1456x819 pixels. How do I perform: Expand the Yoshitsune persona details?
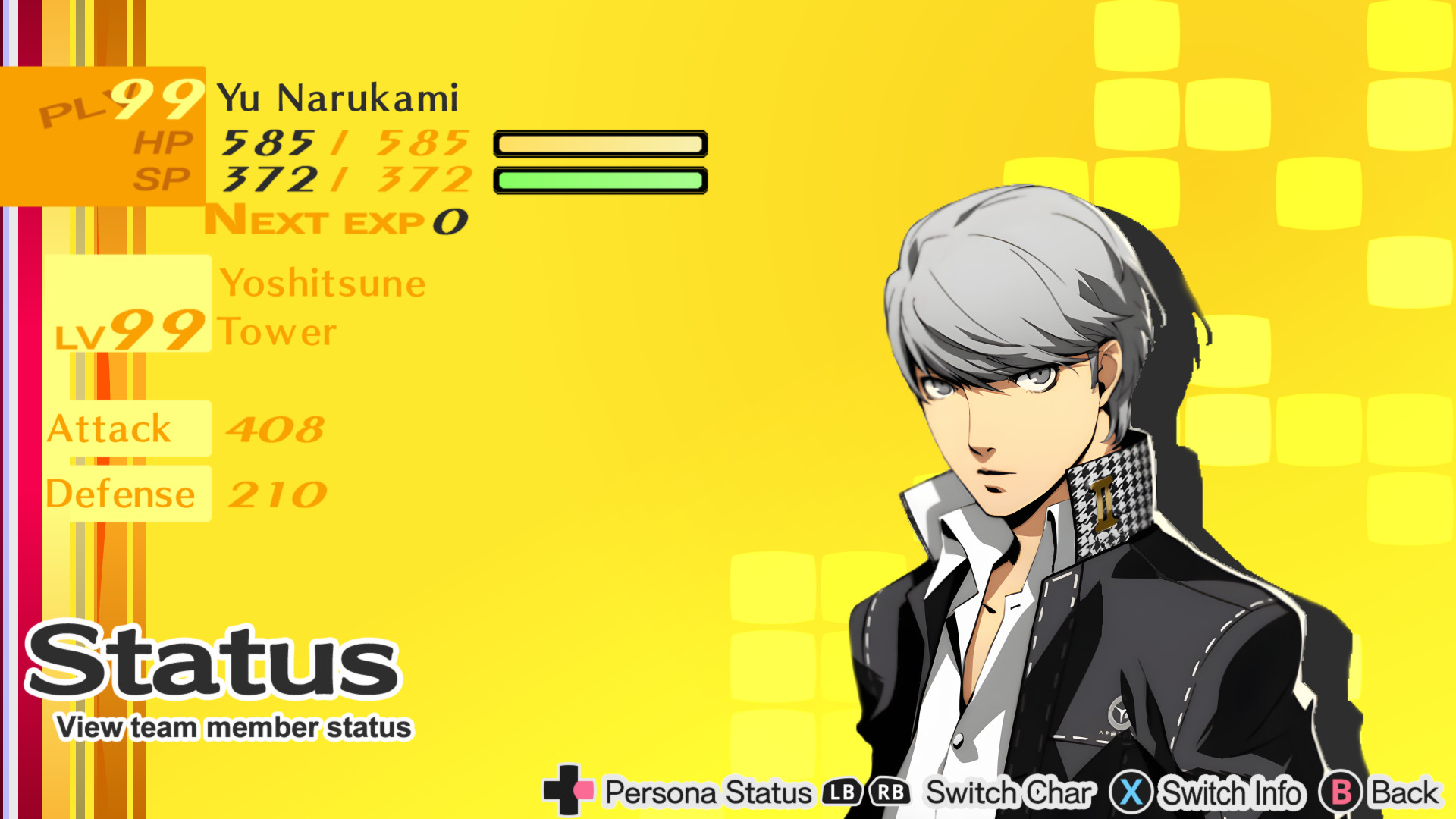point(322,283)
